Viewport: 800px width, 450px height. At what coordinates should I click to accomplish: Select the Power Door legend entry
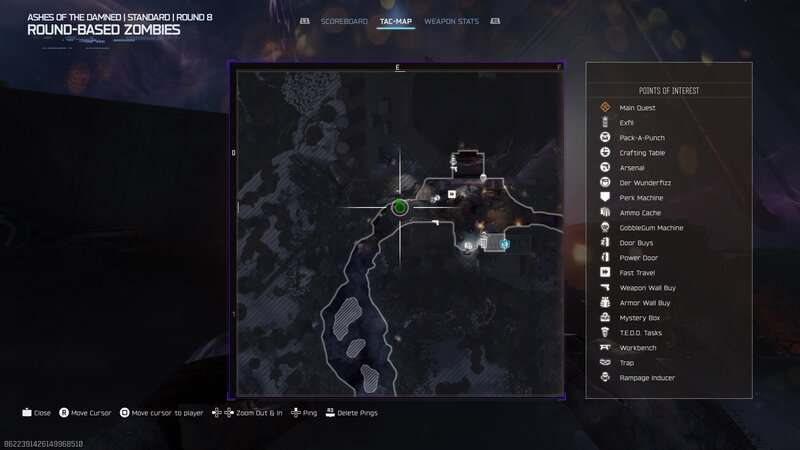(x=639, y=258)
